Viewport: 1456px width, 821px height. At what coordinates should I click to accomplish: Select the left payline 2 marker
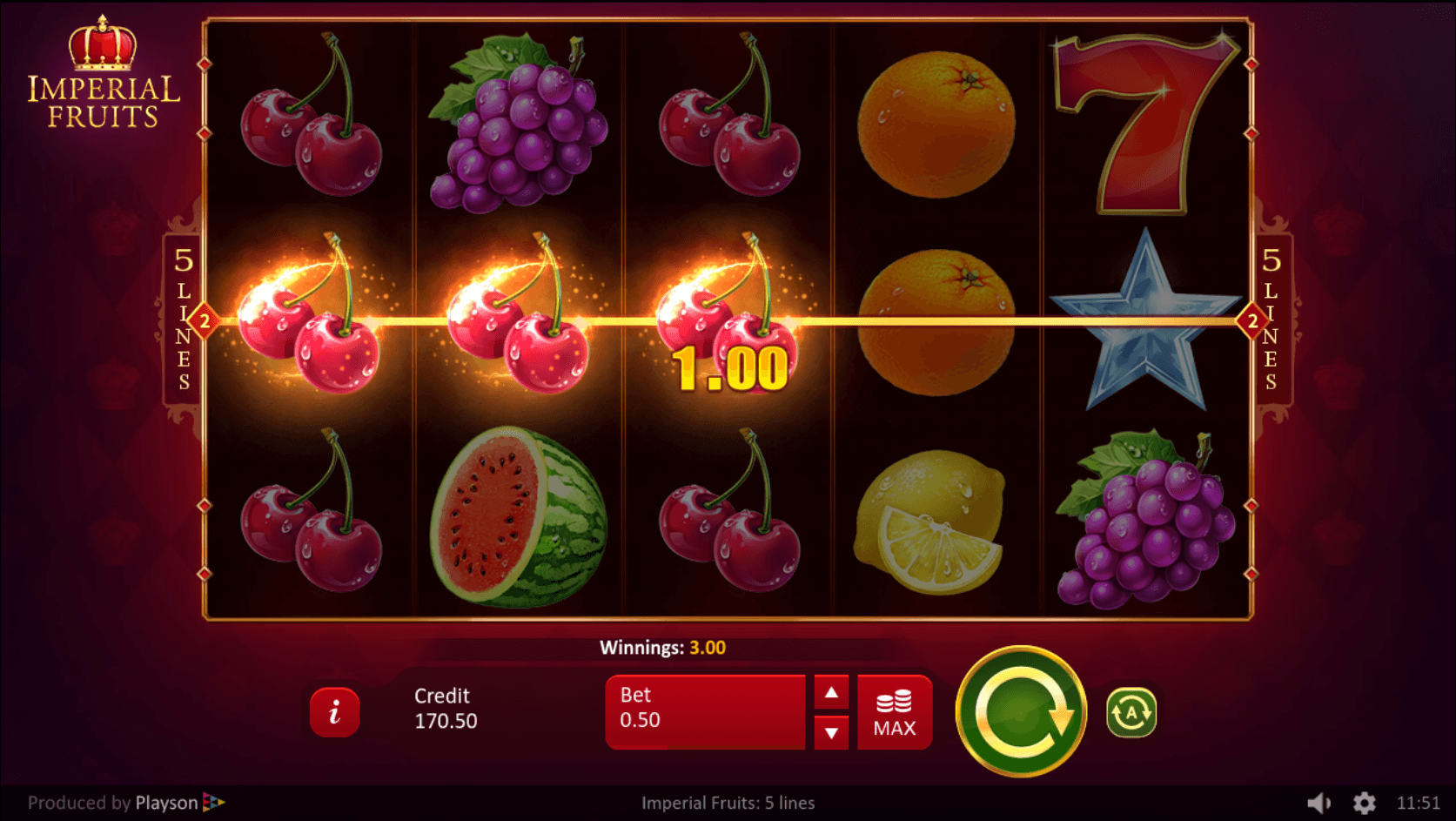[205, 321]
